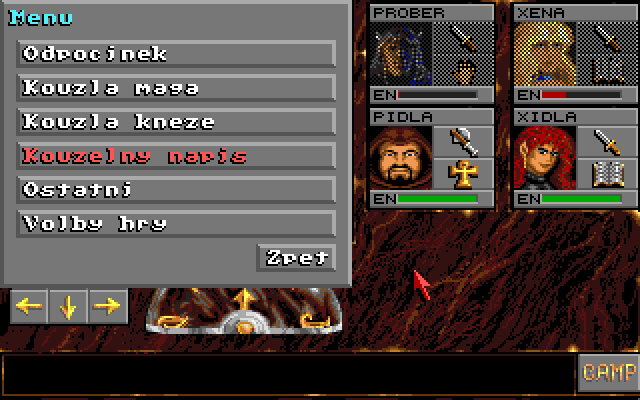Screen dimensions: 640x400
Task: Use Pidla's axe weapon slot
Action: pos(464,140)
